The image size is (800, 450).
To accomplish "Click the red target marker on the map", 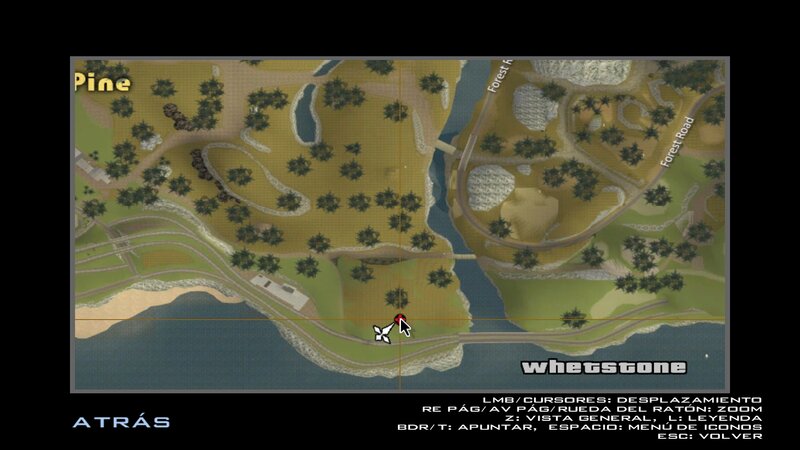I will (x=399, y=320).
